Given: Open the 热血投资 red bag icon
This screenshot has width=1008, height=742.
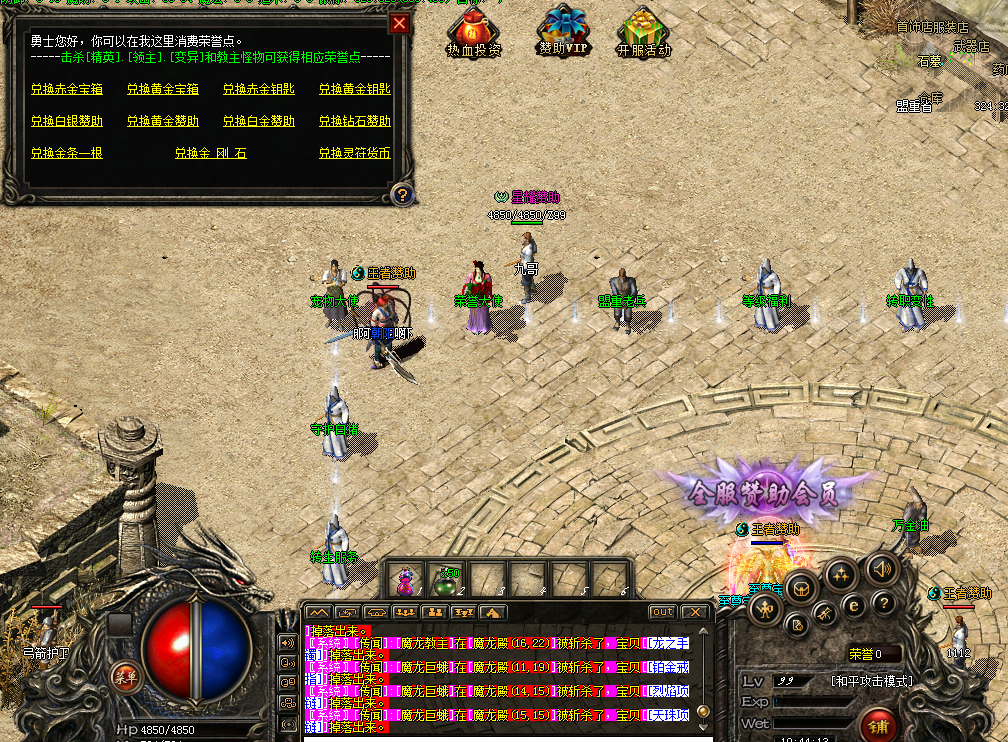Looking at the screenshot, I should 474,31.
